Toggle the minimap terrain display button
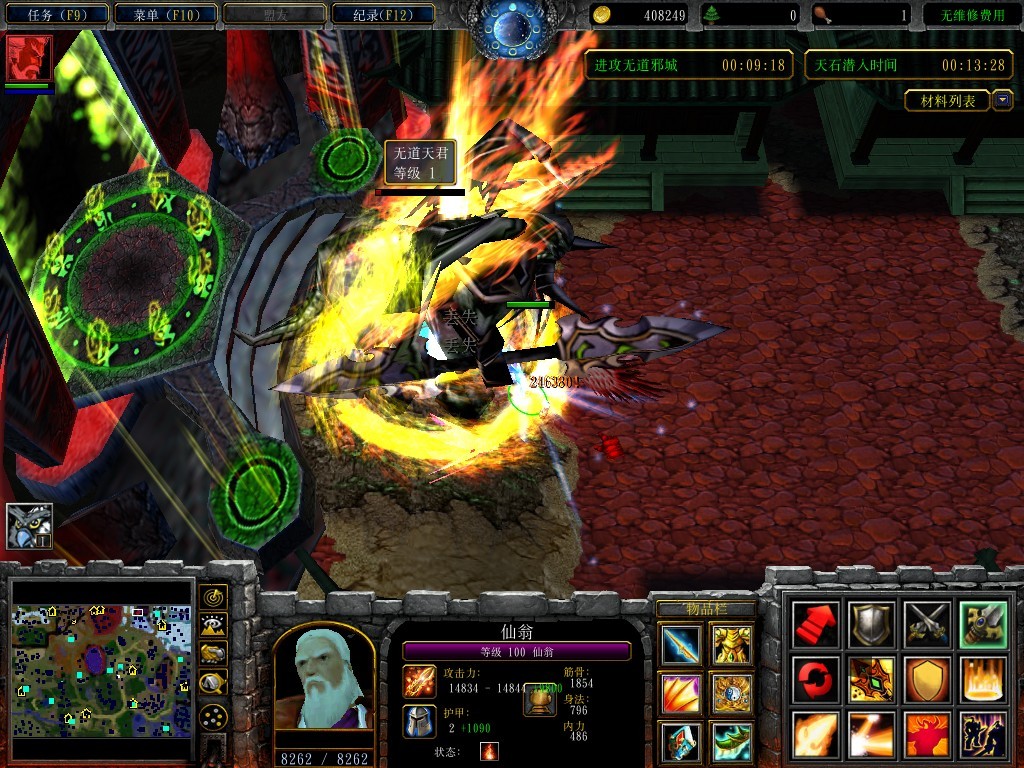Viewport: 1024px width, 768px height. point(213,626)
